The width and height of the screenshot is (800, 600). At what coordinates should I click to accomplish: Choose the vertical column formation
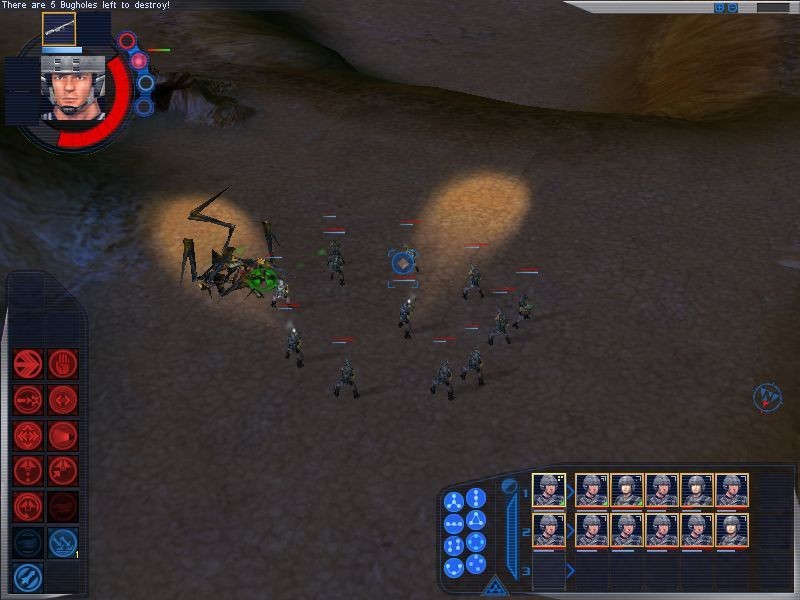tap(476, 497)
